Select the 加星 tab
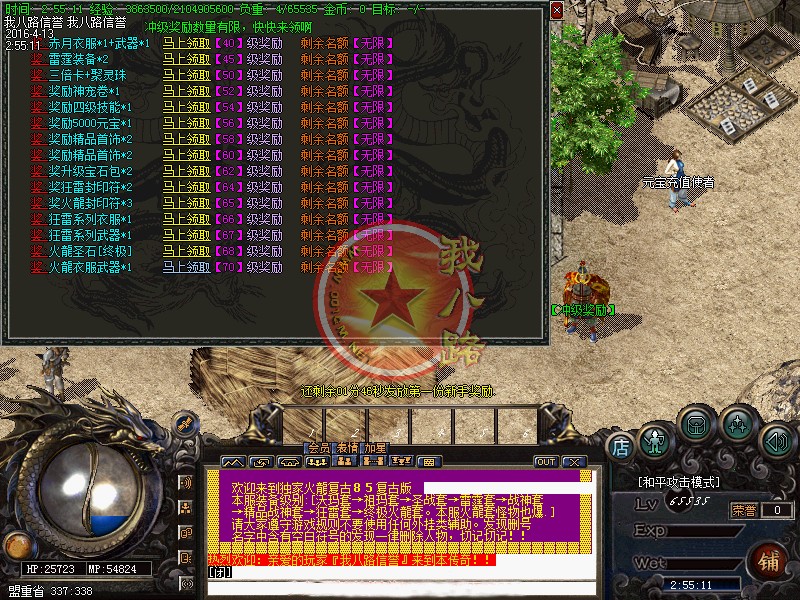 tap(374, 448)
